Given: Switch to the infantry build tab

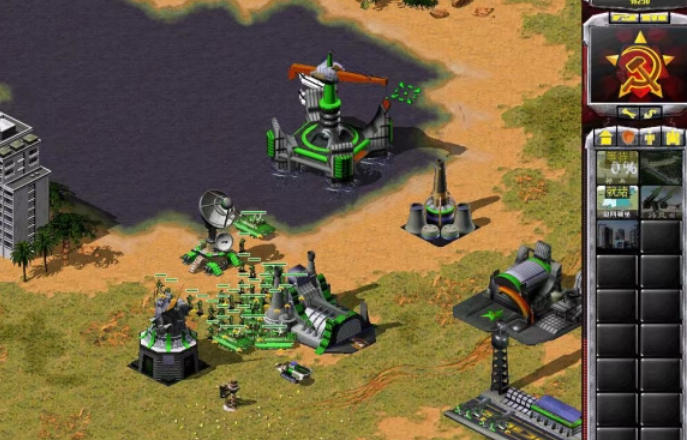Looking at the screenshot, I should [650, 137].
